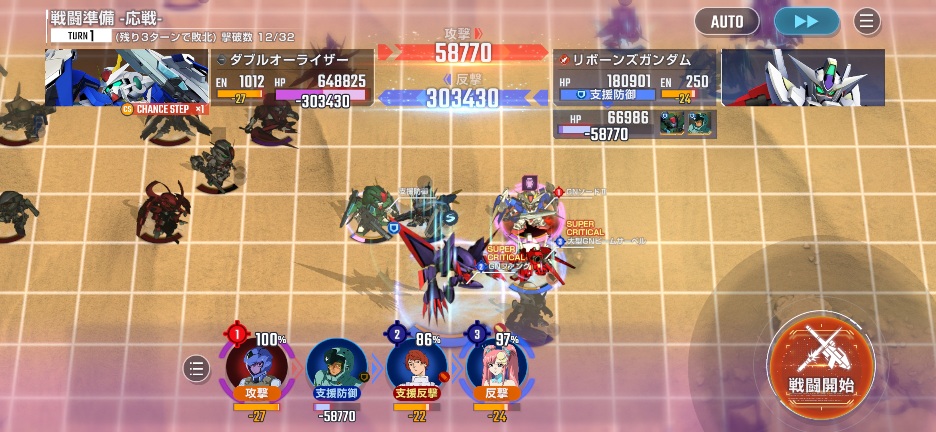The image size is (936, 432).
Task: Choose the 支援防御 pilot portrait
Action: point(336,367)
